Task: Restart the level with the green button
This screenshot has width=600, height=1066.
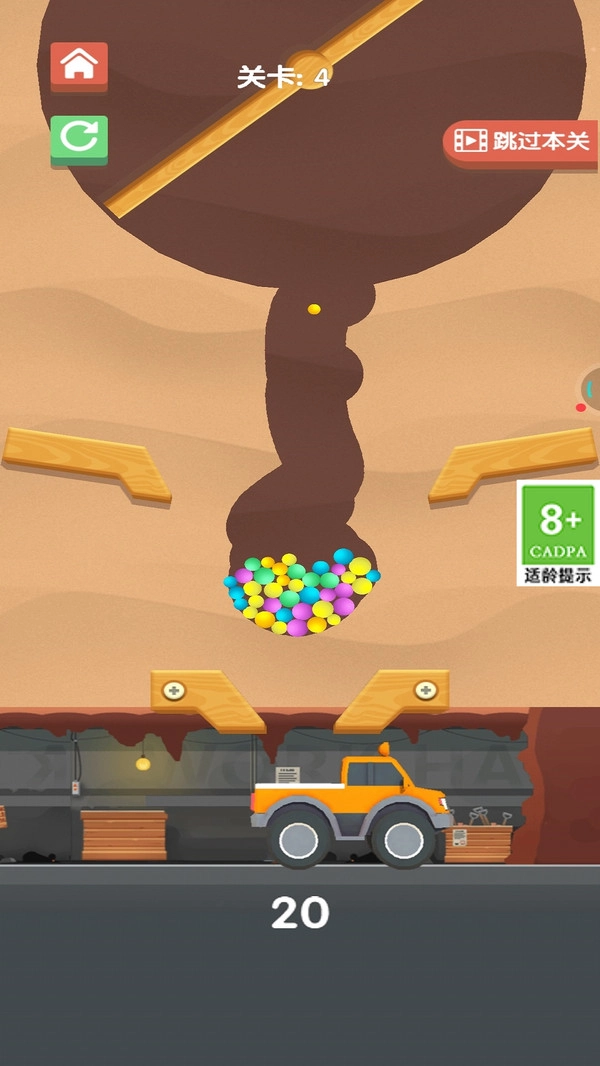Action: click(79, 140)
